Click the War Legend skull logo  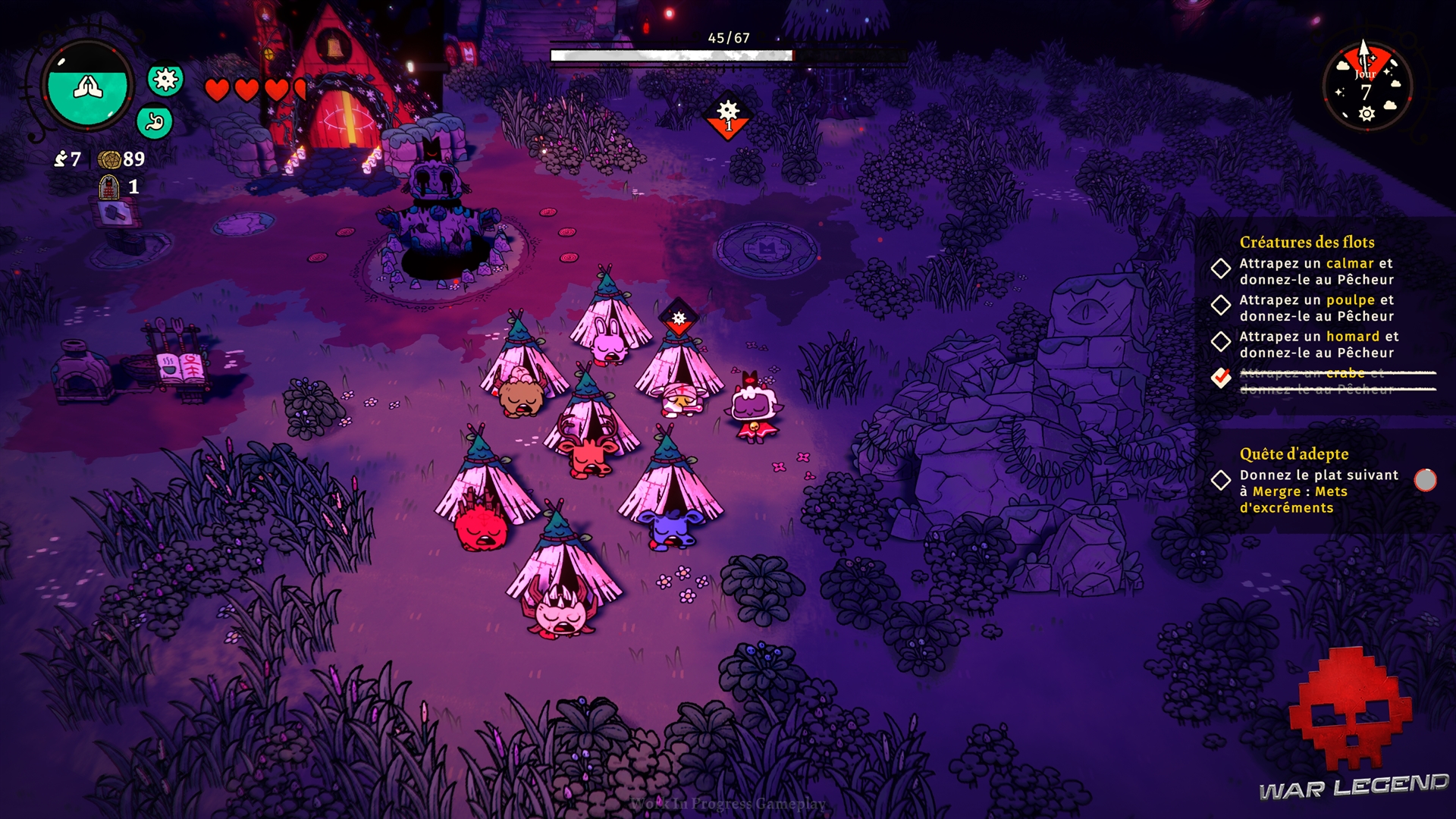tap(1350, 709)
